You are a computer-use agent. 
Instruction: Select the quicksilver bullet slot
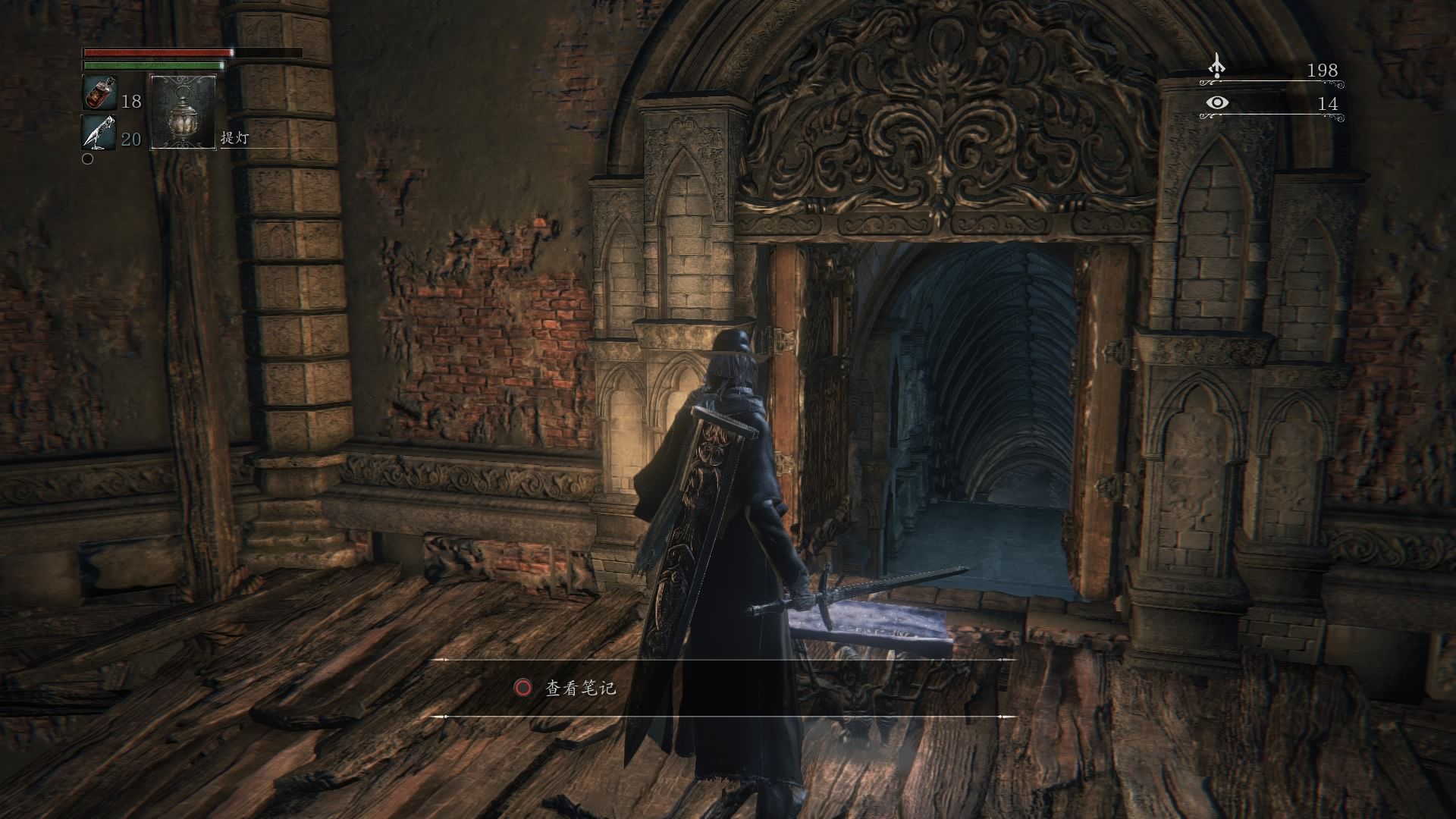click(x=99, y=132)
